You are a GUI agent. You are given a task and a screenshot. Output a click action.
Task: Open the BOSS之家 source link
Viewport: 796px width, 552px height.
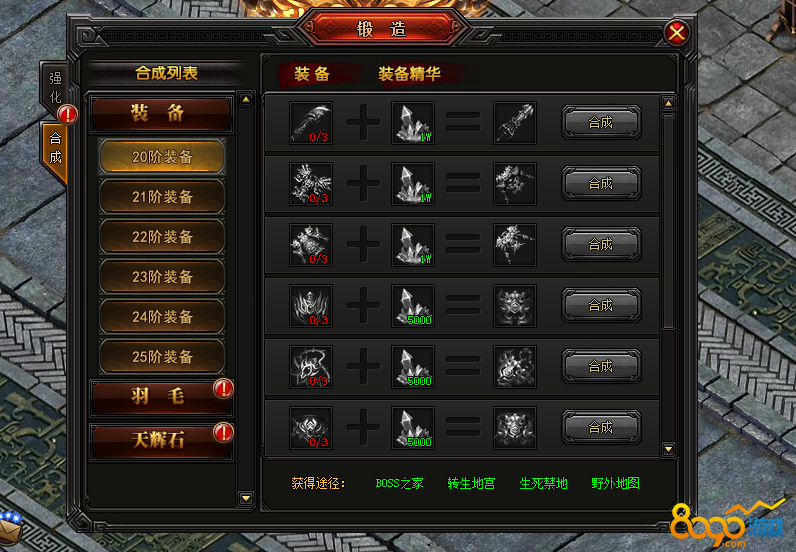click(399, 483)
